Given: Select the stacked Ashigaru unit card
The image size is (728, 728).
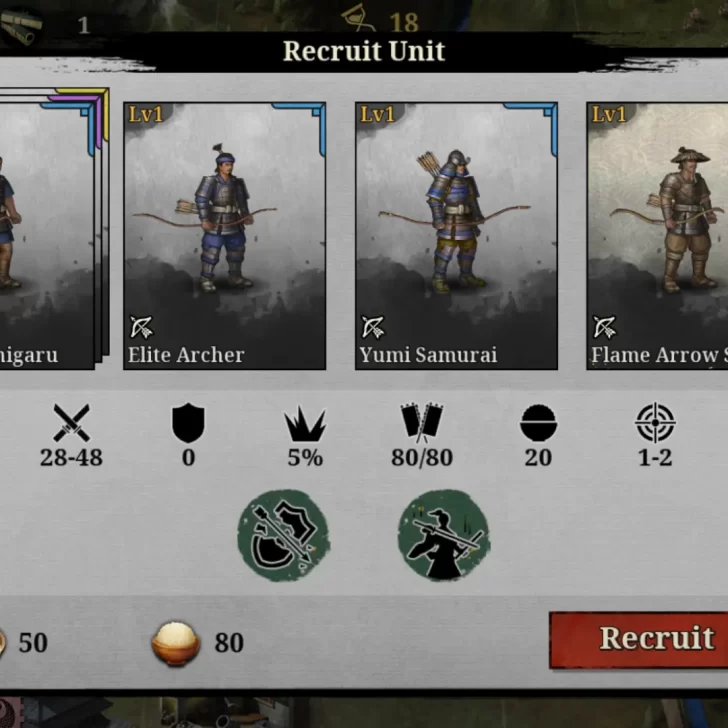Looking at the screenshot, I should click(x=45, y=236).
